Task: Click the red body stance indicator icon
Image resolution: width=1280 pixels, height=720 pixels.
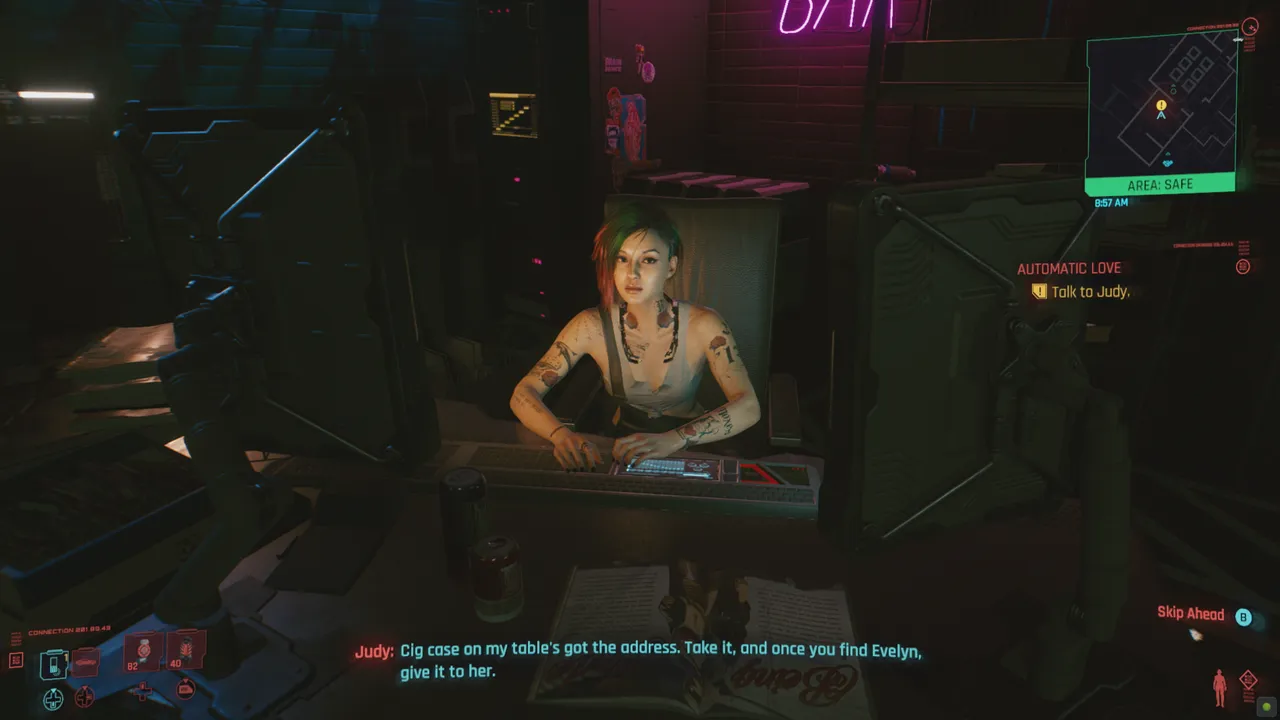Action: [1219, 686]
